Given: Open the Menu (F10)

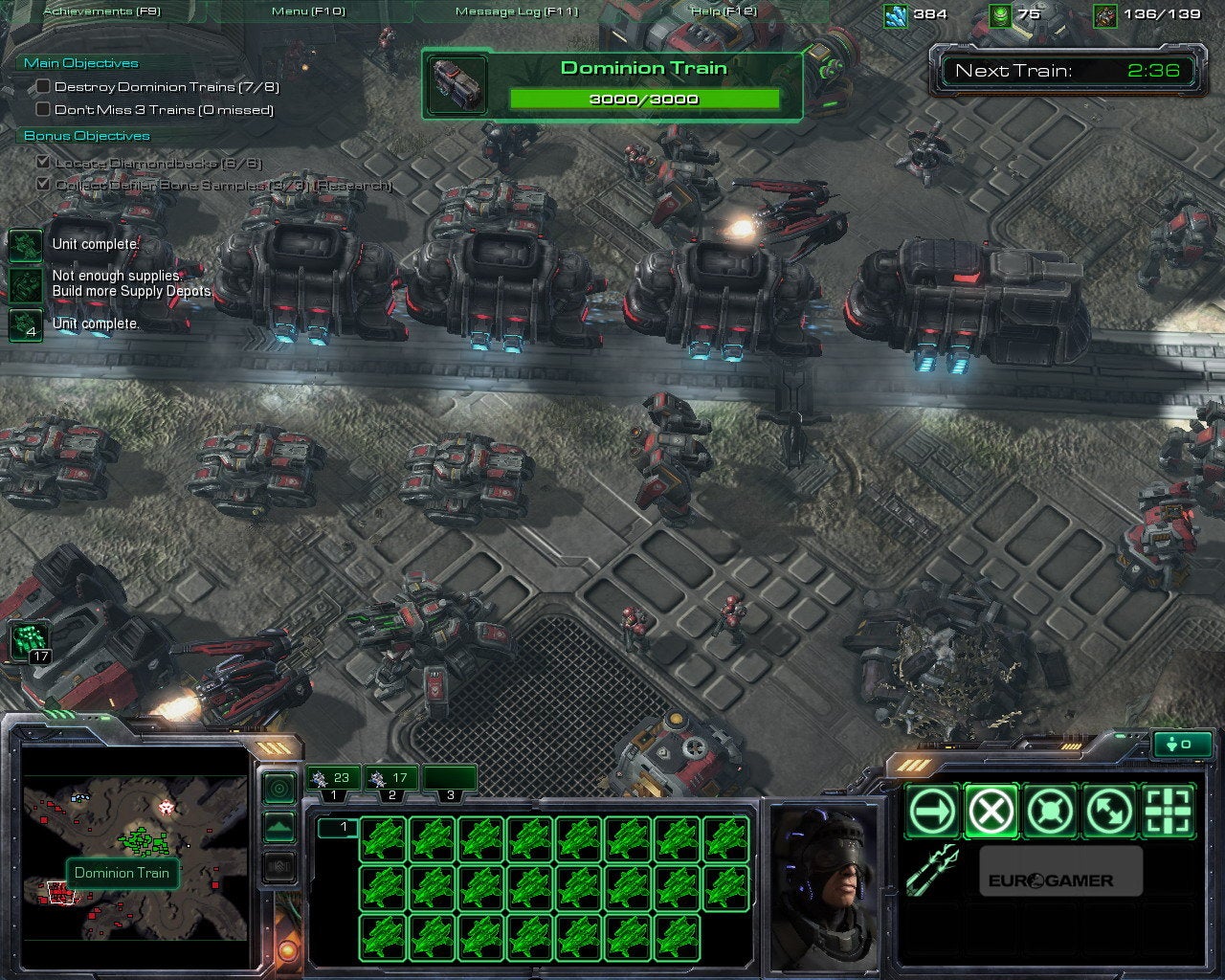Looking at the screenshot, I should tap(308, 11).
